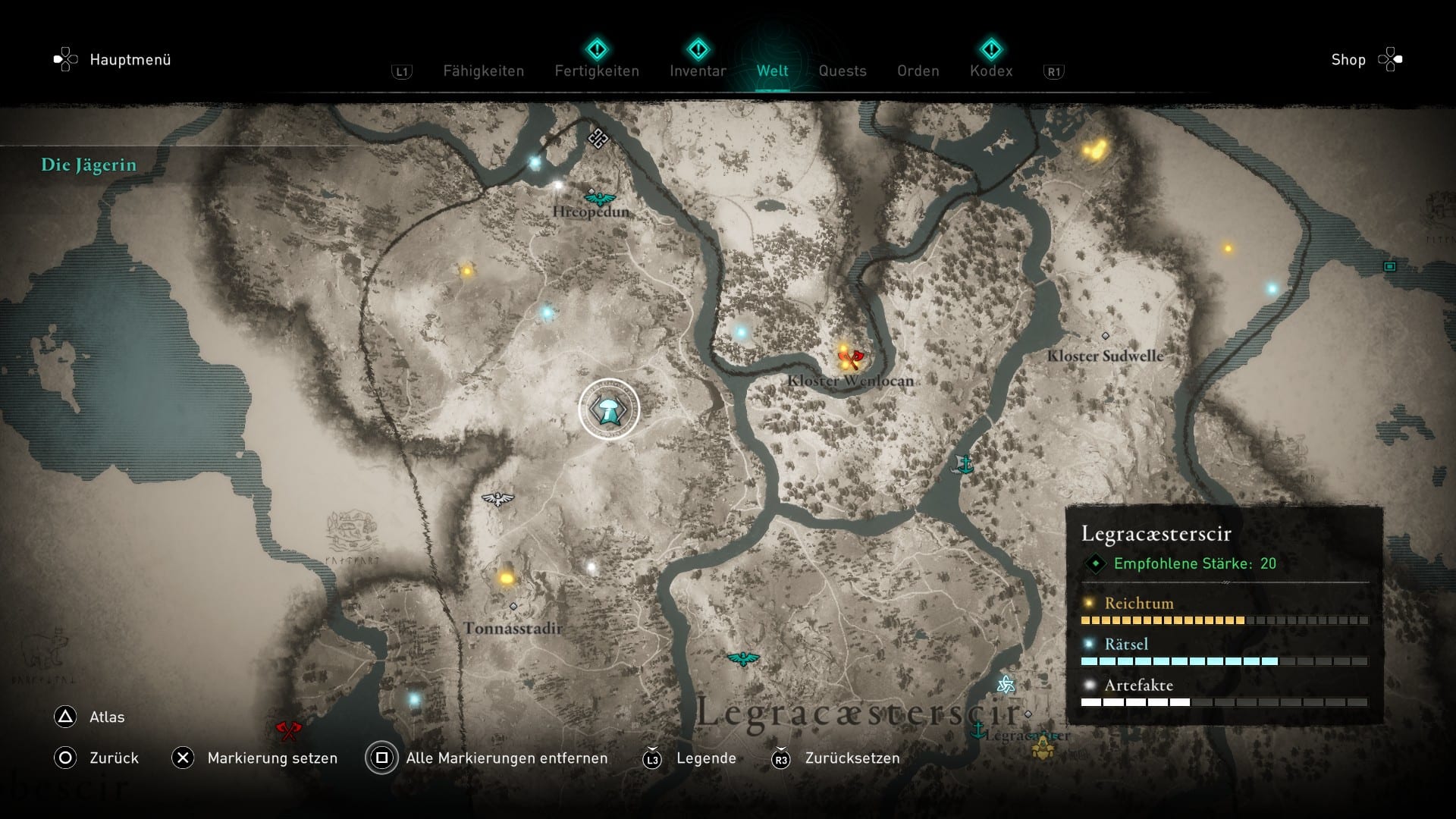Select the Hreopedun synchronization point eagle
This screenshot has height=819, width=1456.
click(x=600, y=199)
